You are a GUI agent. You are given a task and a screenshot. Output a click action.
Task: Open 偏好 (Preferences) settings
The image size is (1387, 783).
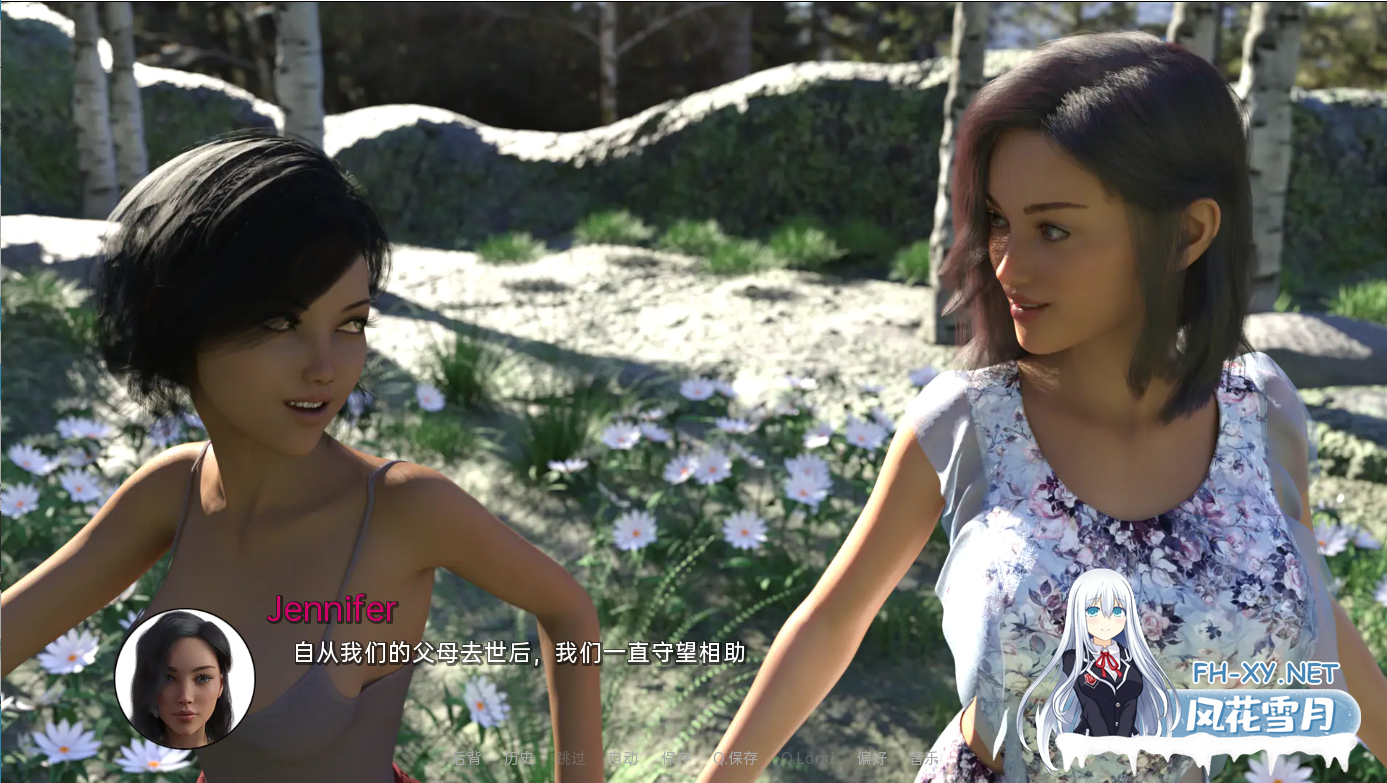coord(872,758)
